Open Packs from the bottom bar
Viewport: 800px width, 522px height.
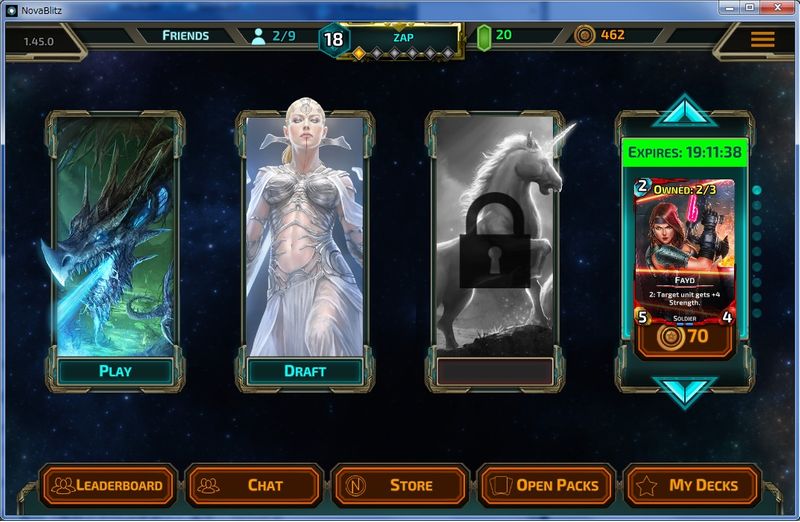click(546, 486)
